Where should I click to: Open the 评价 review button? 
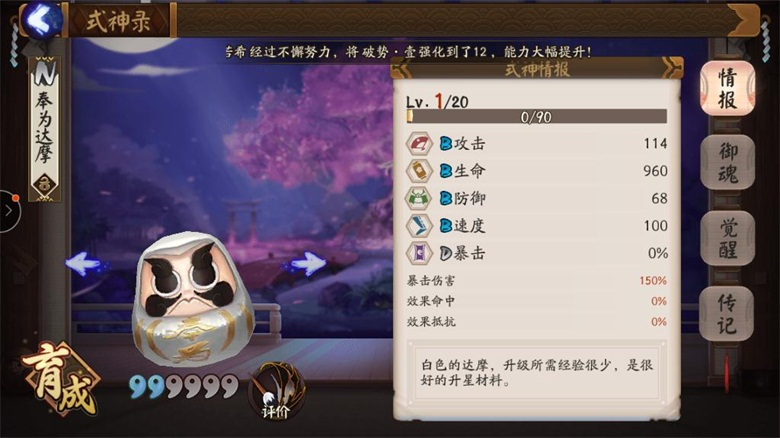tap(275, 391)
